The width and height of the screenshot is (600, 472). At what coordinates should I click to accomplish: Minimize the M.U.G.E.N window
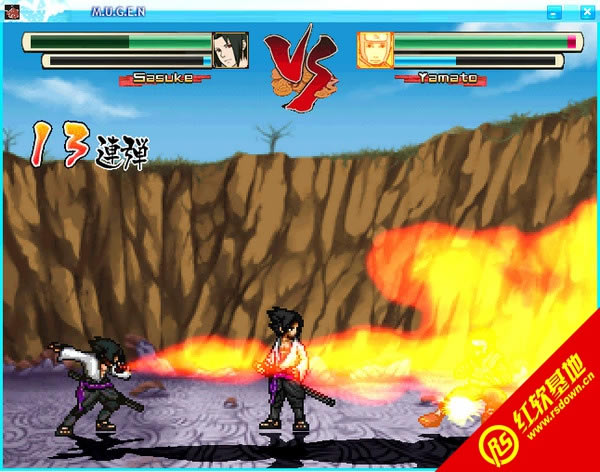[552, 12]
